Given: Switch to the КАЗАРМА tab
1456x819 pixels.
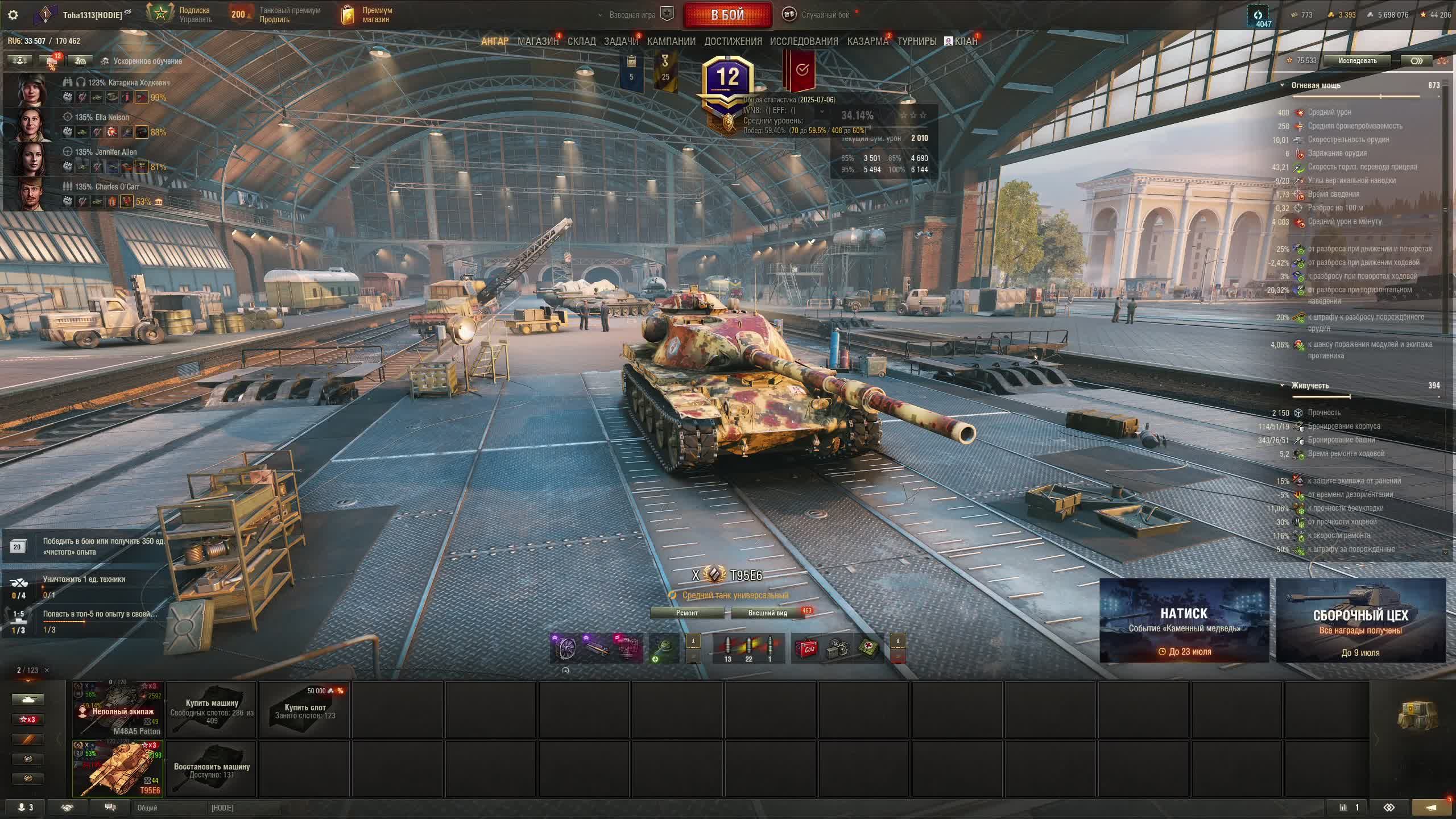Looking at the screenshot, I should 867,42.
